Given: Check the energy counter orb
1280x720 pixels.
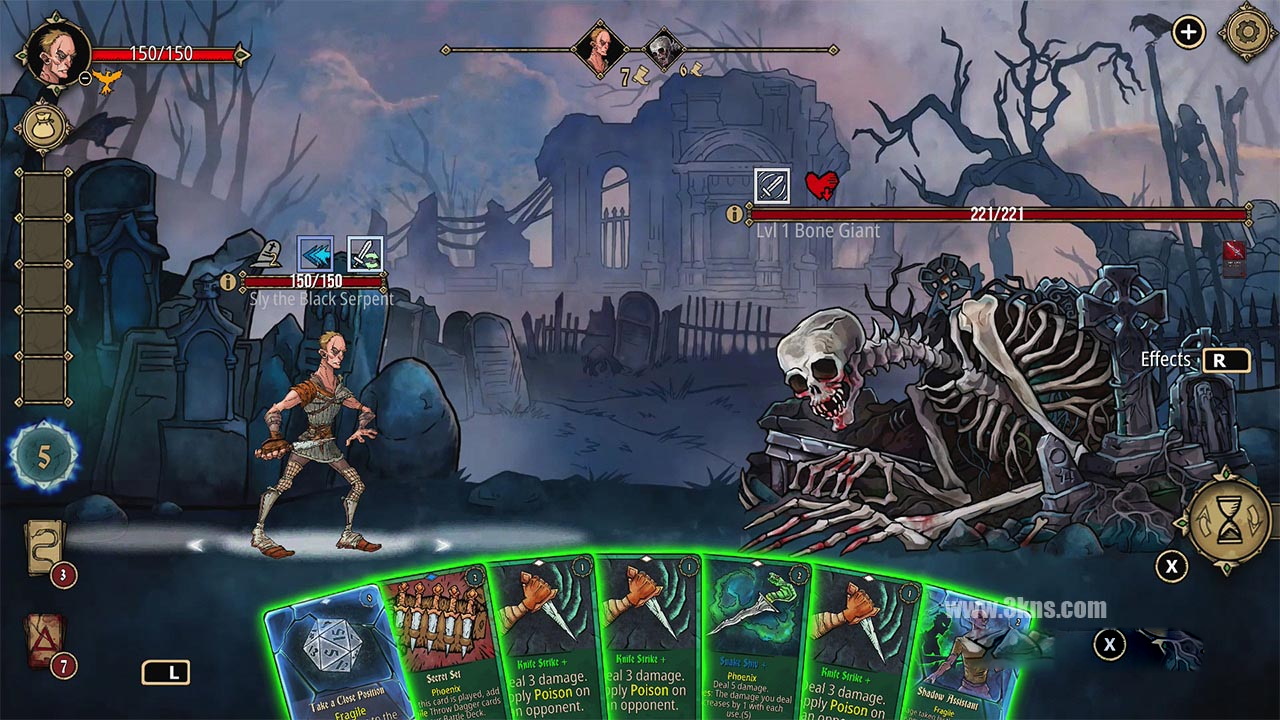Looking at the screenshot, I should click(44, 457).
